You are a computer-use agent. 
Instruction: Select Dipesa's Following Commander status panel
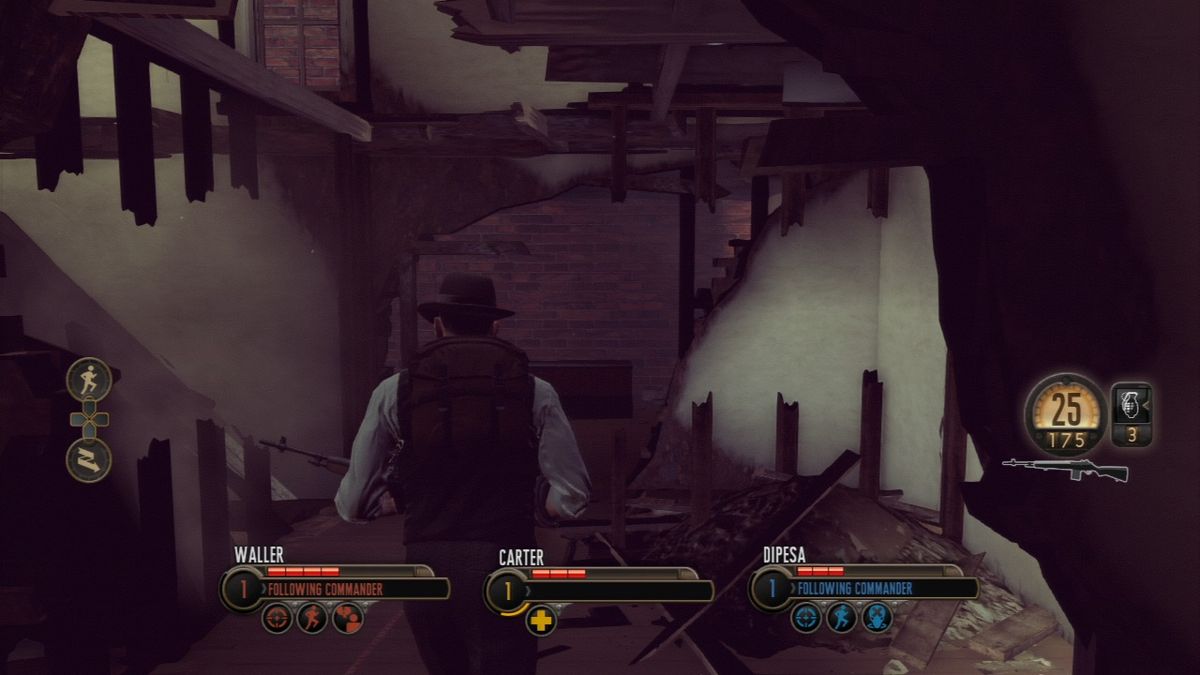point(881,589)
